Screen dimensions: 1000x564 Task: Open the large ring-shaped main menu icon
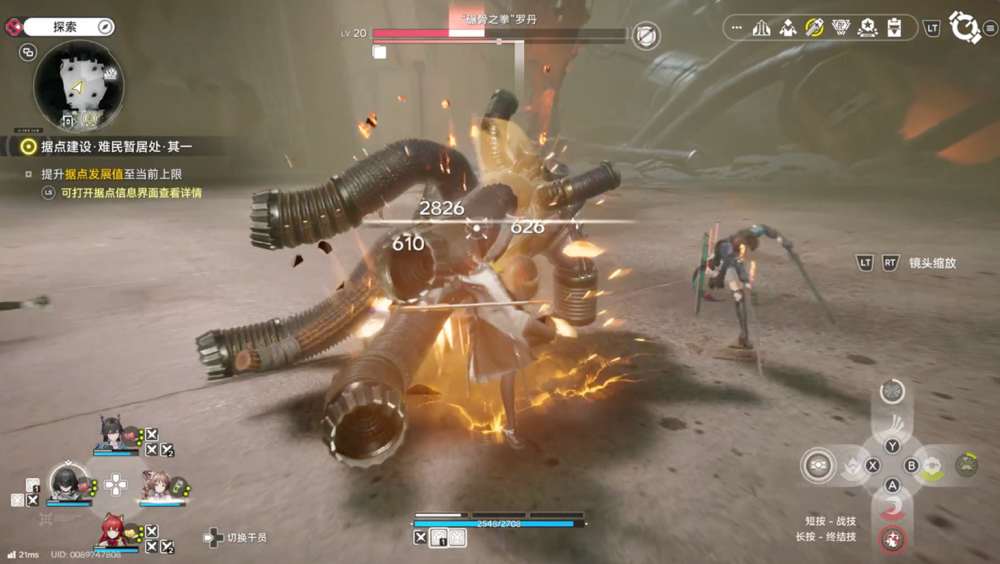click(964, 27)
